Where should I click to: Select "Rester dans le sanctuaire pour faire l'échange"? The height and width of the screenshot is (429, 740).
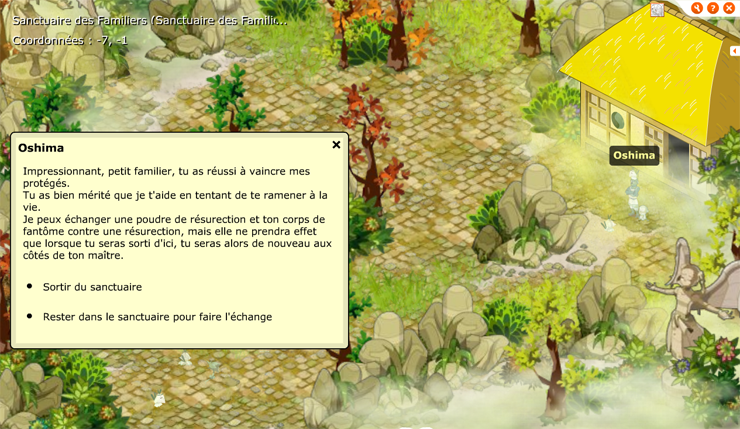(x=157, y=317)
